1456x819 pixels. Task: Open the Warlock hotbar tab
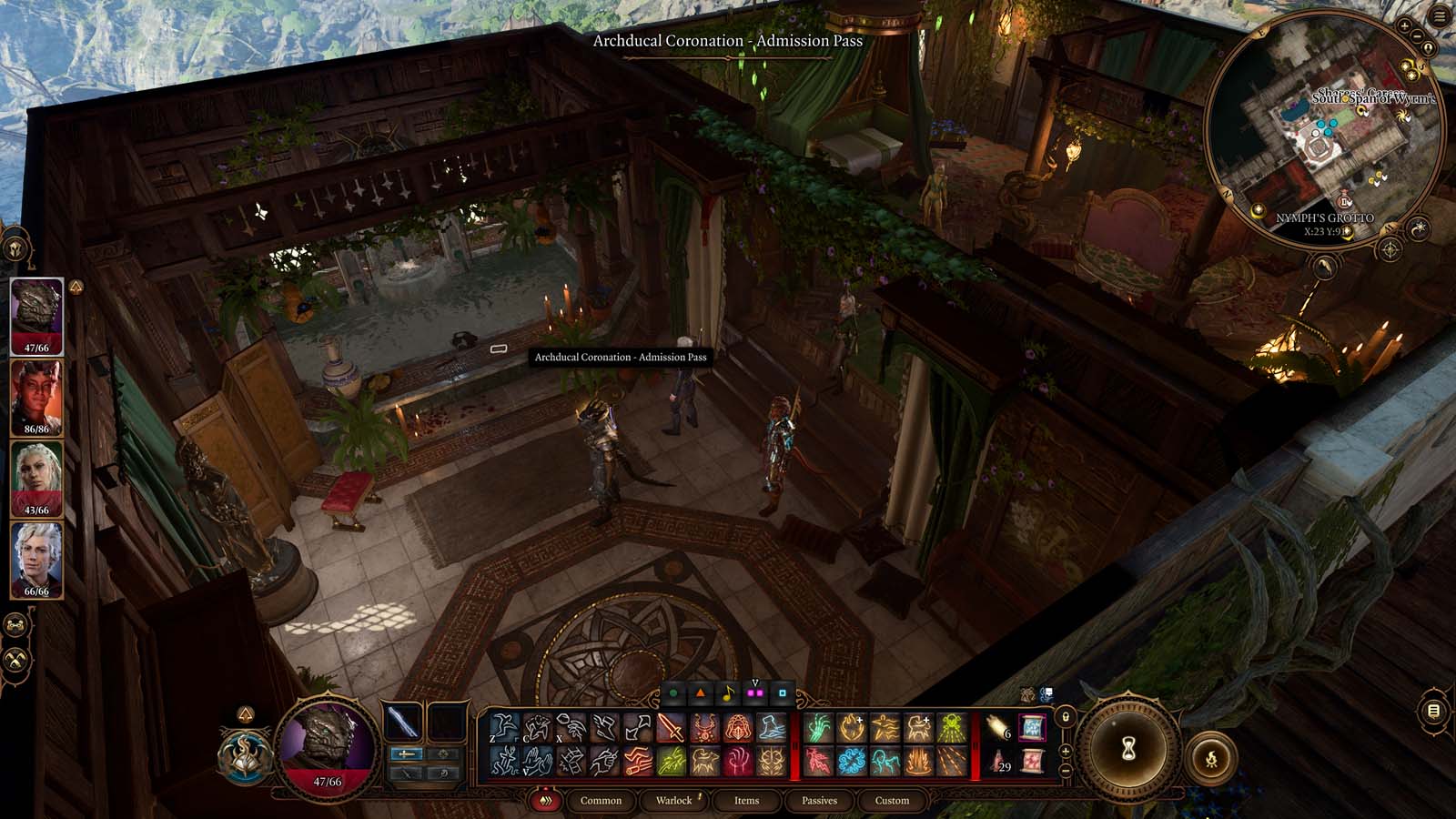click(674, 801)
